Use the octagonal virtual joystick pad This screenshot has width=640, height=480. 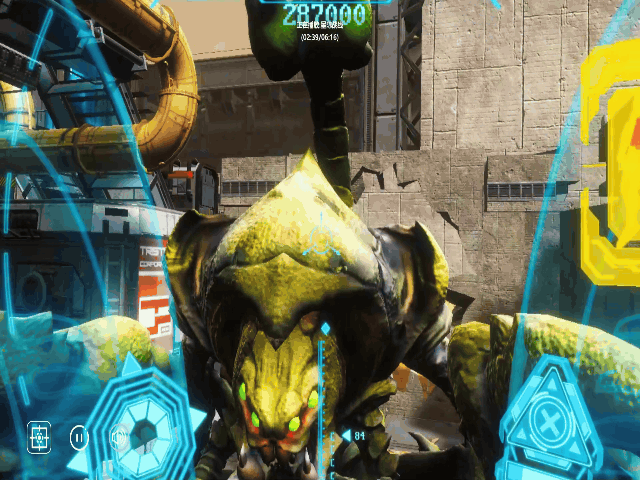click(145, 430)
